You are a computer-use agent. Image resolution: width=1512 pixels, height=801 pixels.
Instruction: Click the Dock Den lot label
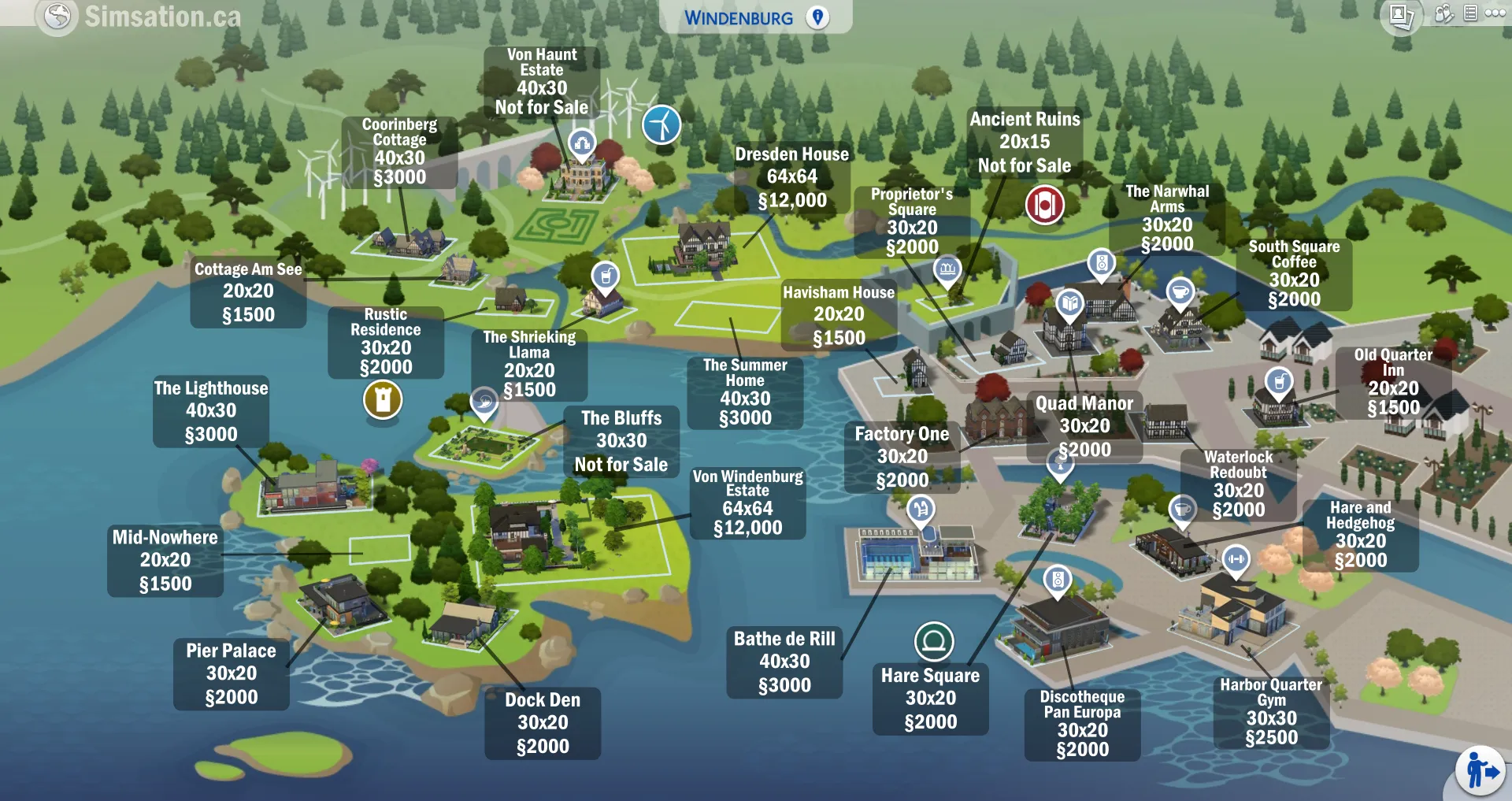[x=542, y=722]
